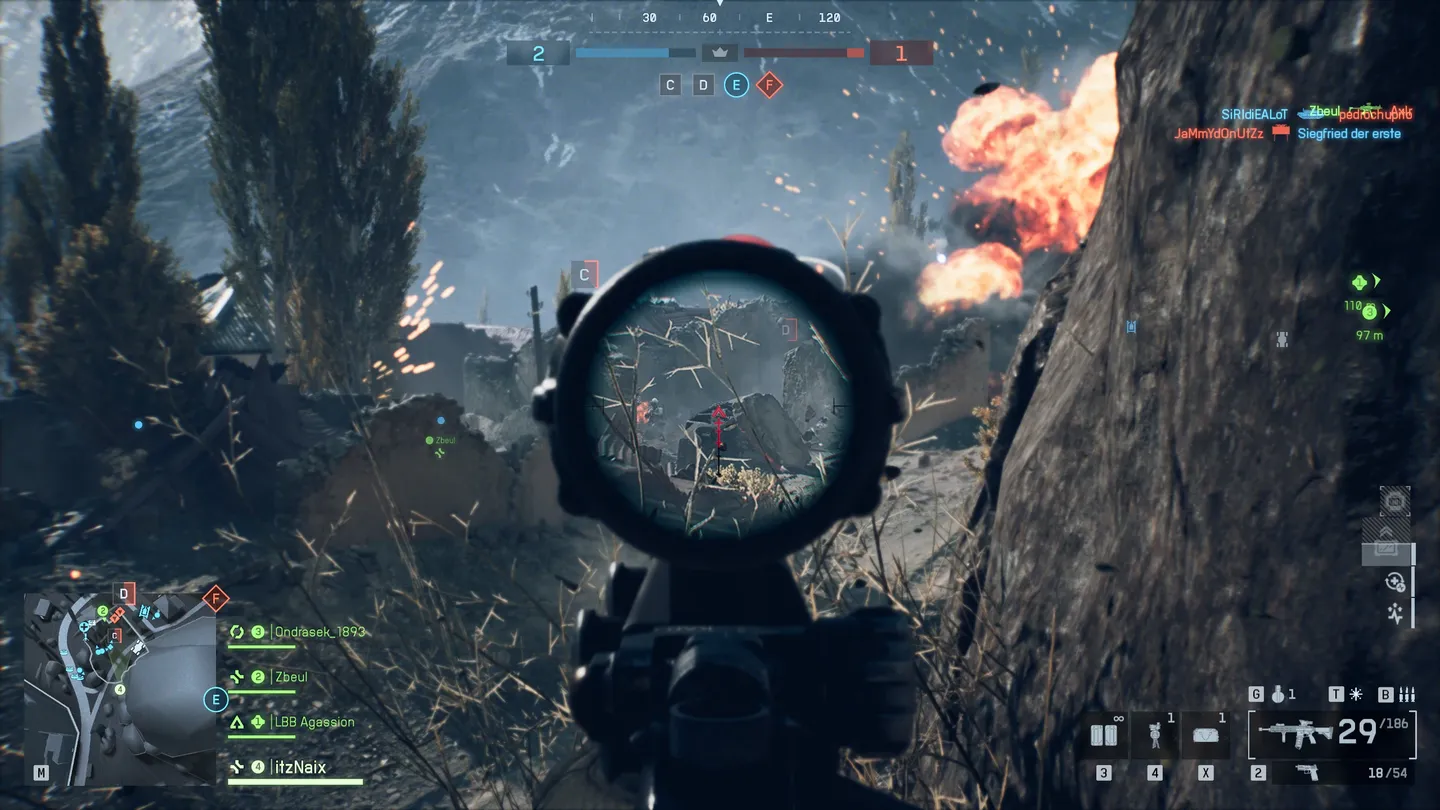The image size is (1440, 810).
Task: Toggle the fire mode bullets icon
Action: (1407, 694)
